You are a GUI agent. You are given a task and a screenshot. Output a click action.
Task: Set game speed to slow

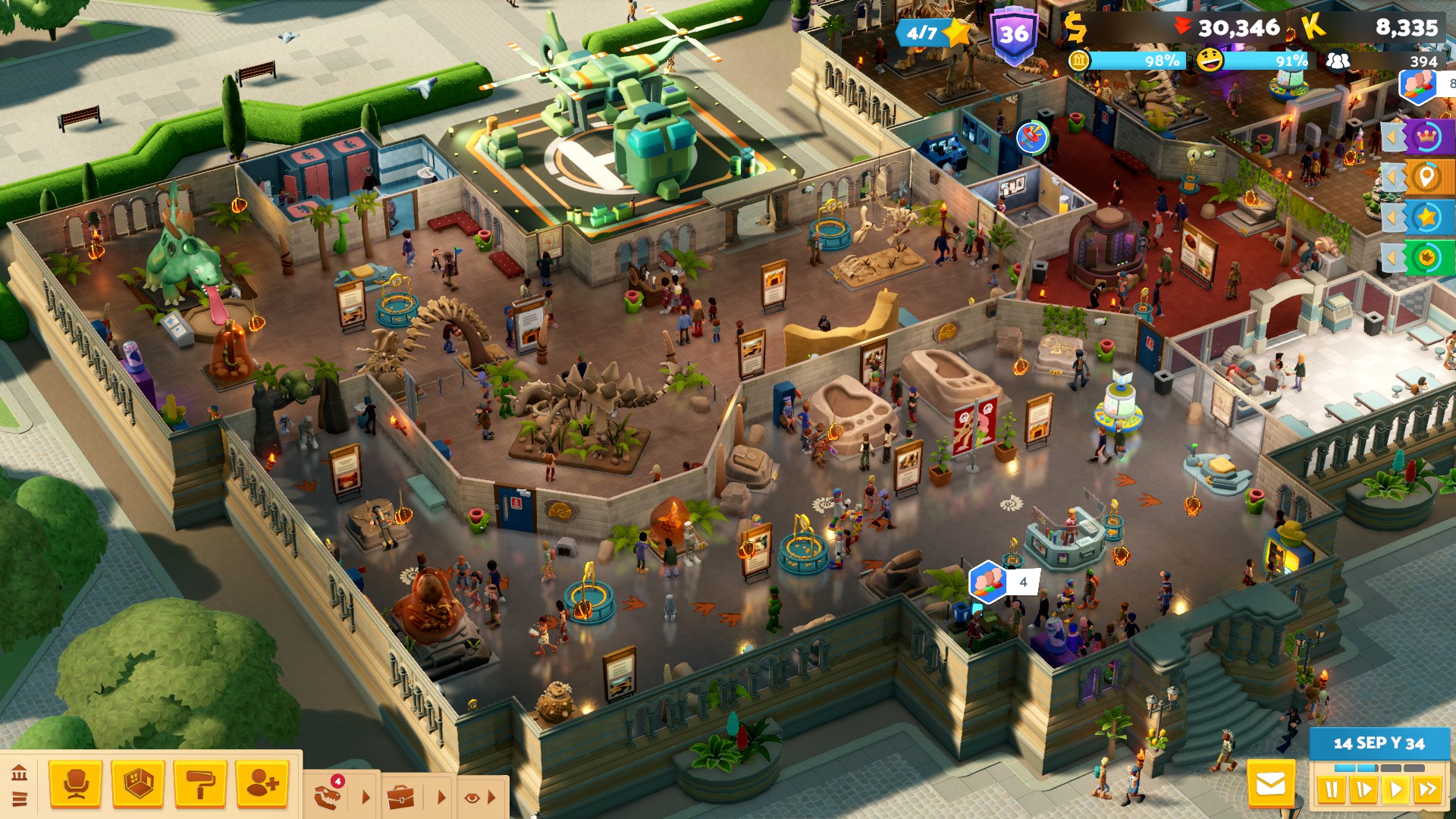click(x=1363, y=790)
